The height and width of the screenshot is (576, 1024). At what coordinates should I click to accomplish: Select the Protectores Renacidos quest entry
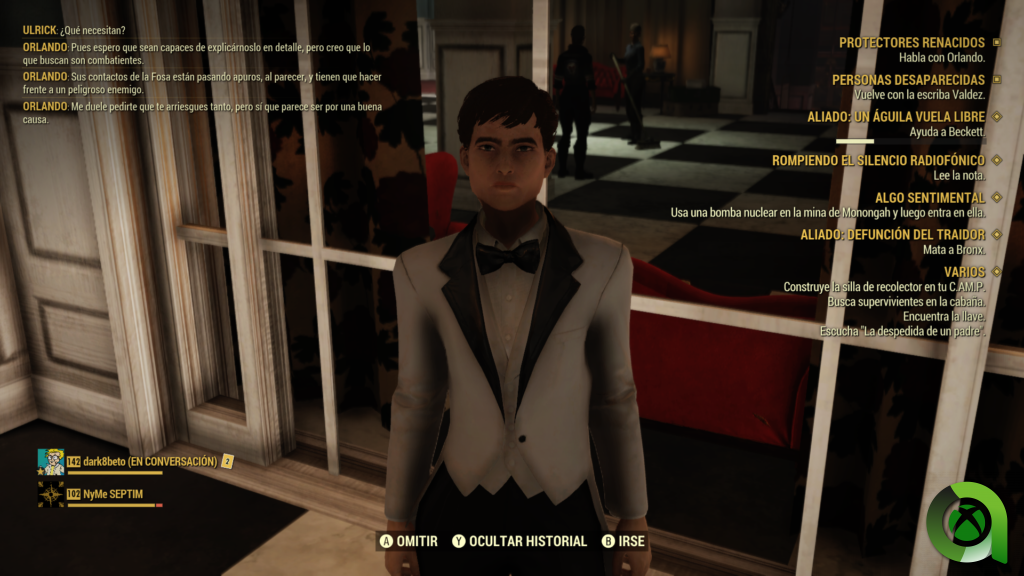(x=911, y=43)
